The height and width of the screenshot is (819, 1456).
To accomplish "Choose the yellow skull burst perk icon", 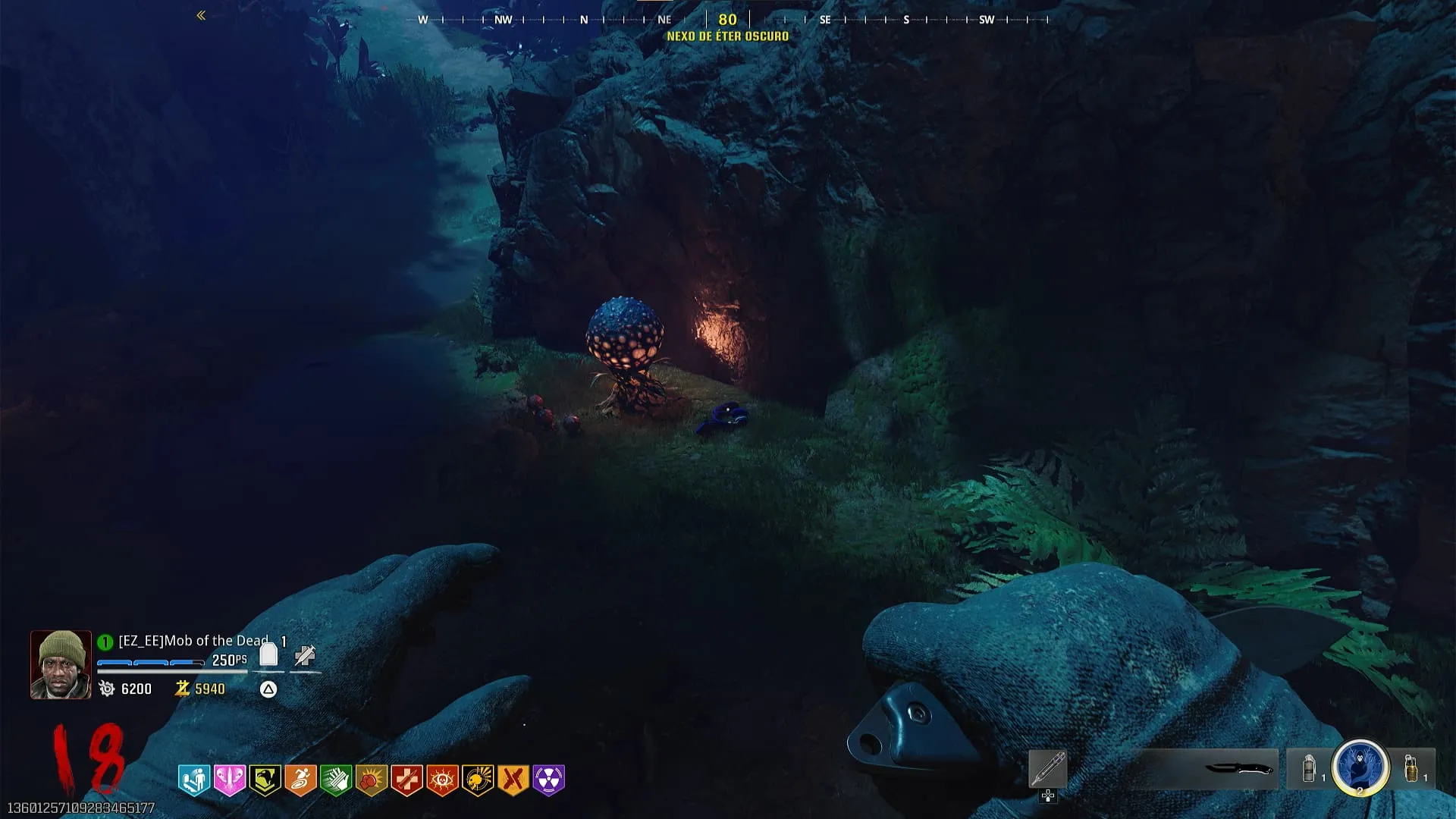I will tap(478, 780).
